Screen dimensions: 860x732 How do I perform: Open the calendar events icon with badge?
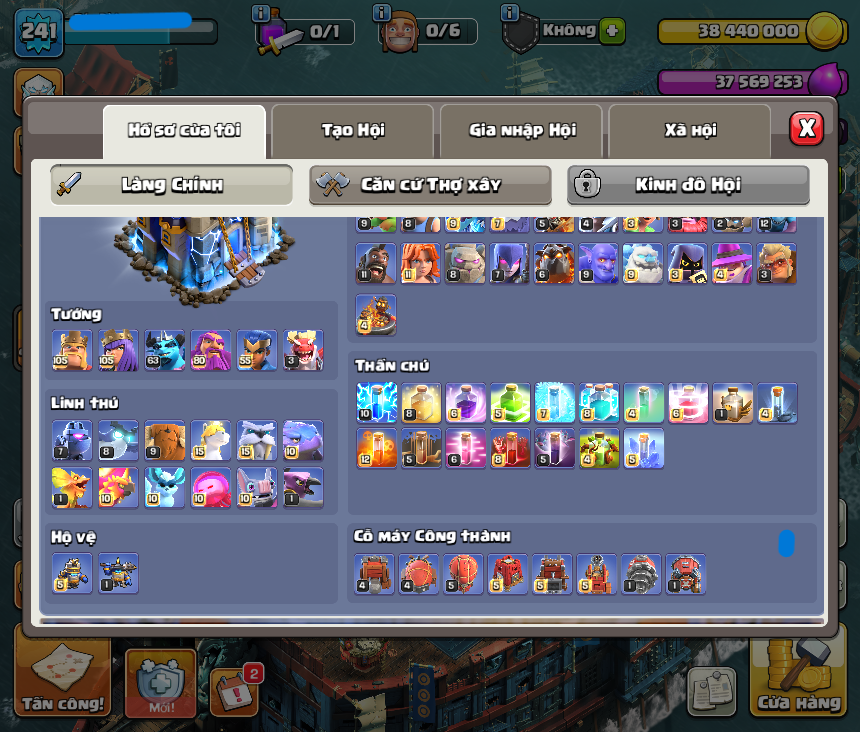pos(235,691)
